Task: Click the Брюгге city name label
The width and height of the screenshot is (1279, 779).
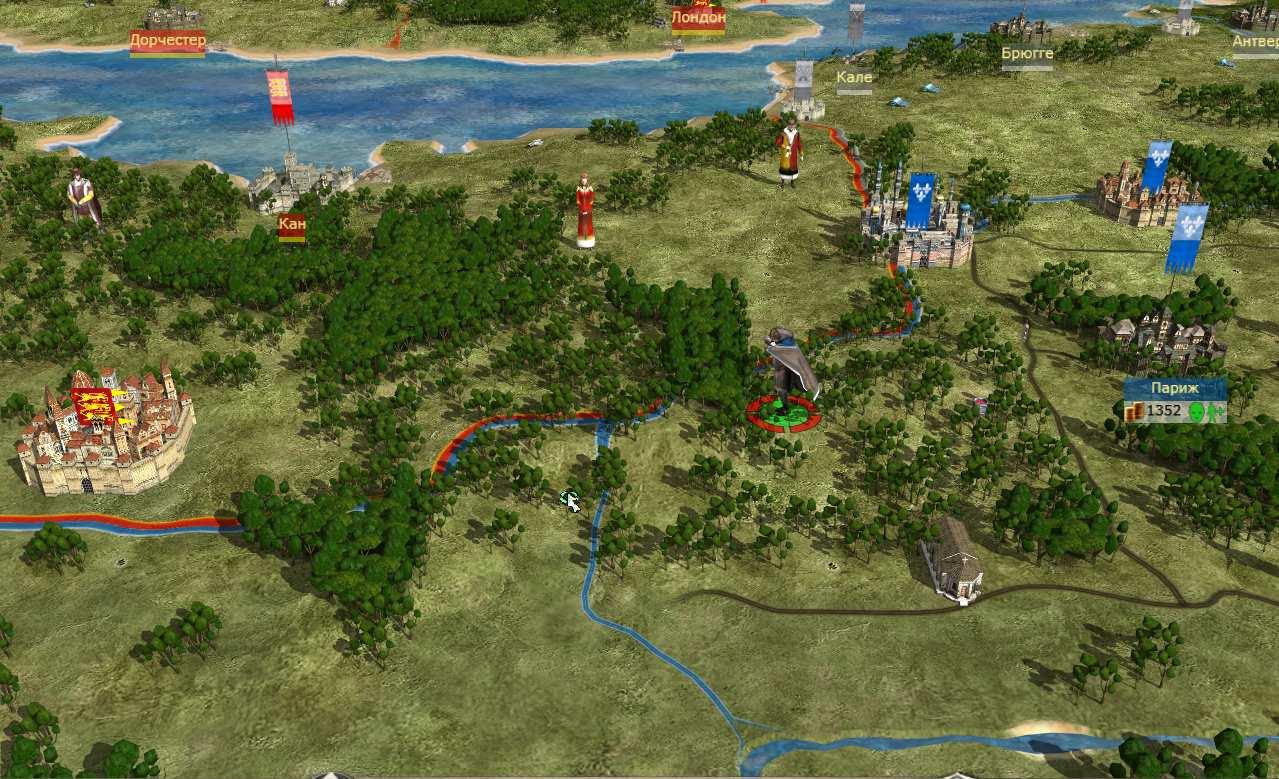Action: pos(1027,52)
